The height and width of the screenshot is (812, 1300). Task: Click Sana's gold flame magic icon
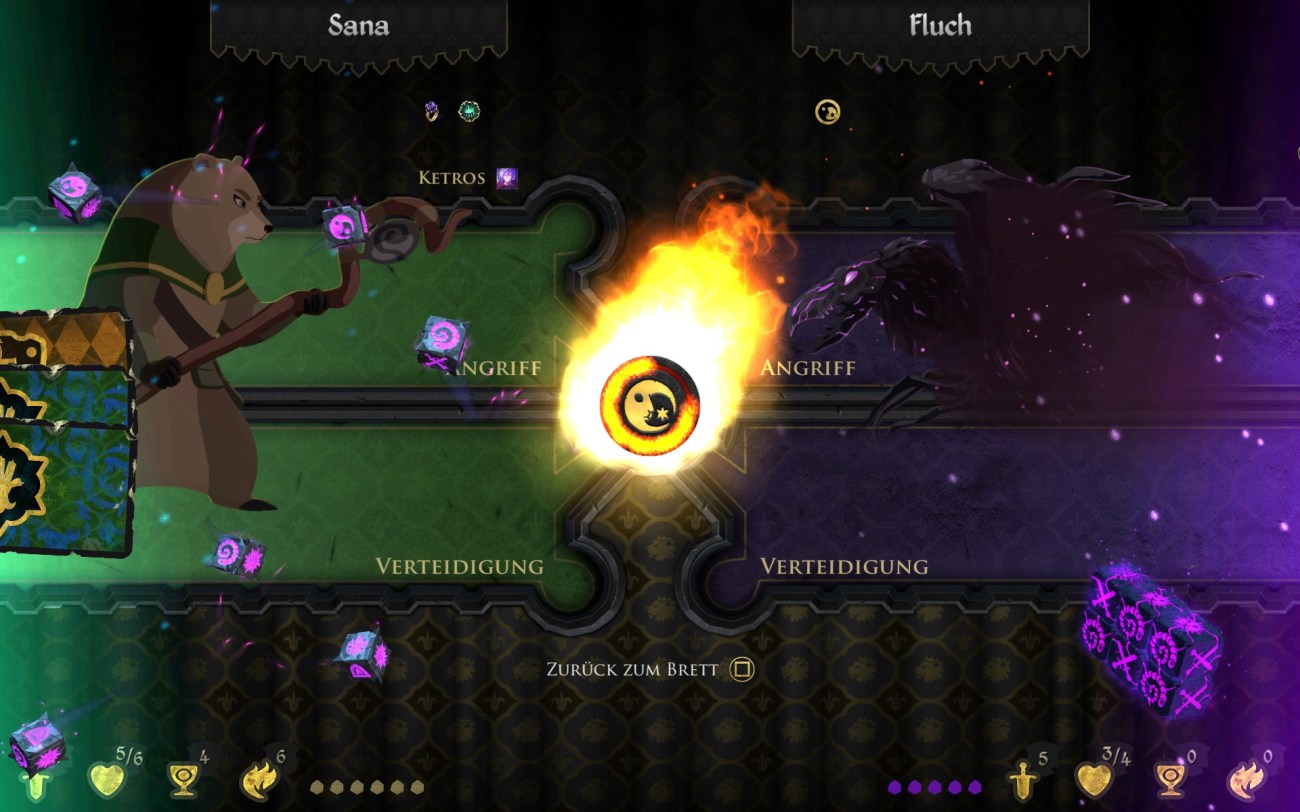coord(257,779)
